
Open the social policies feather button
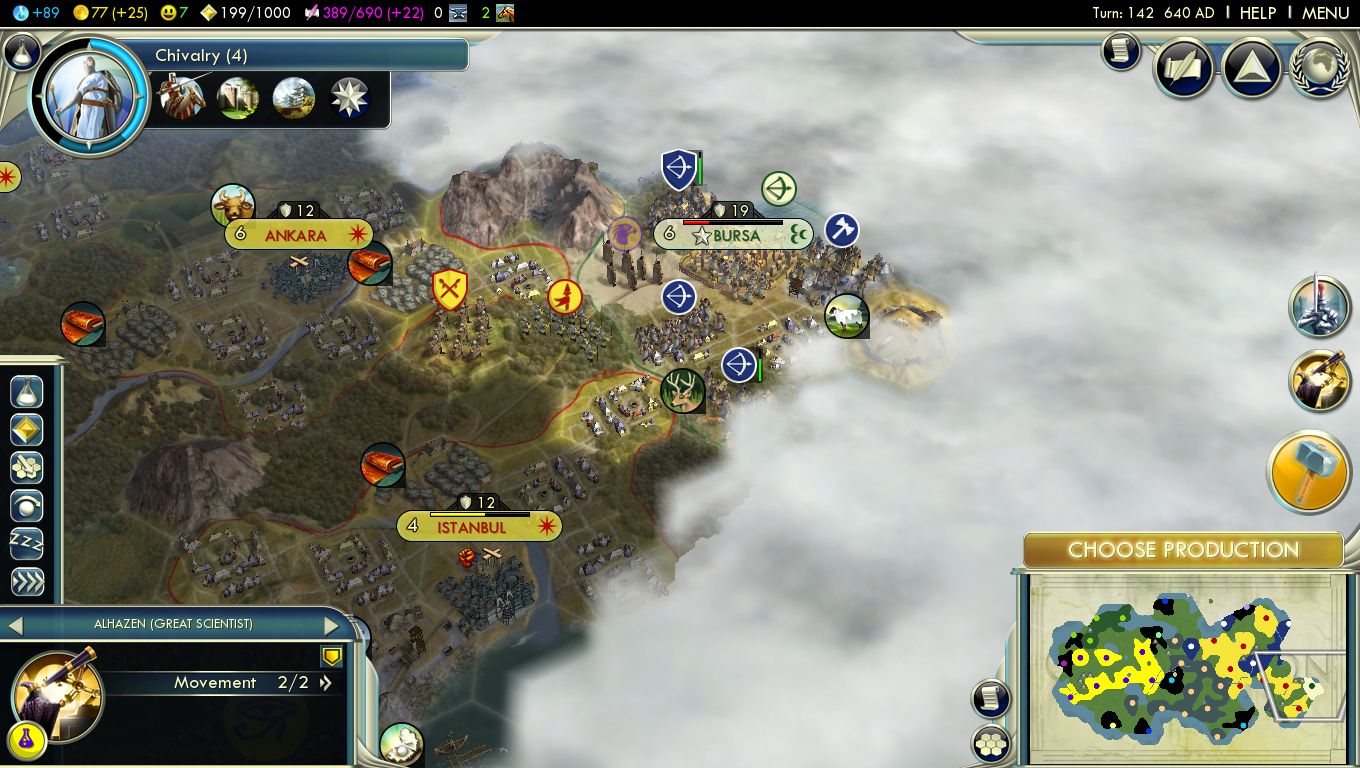(x=1185, y=69)
